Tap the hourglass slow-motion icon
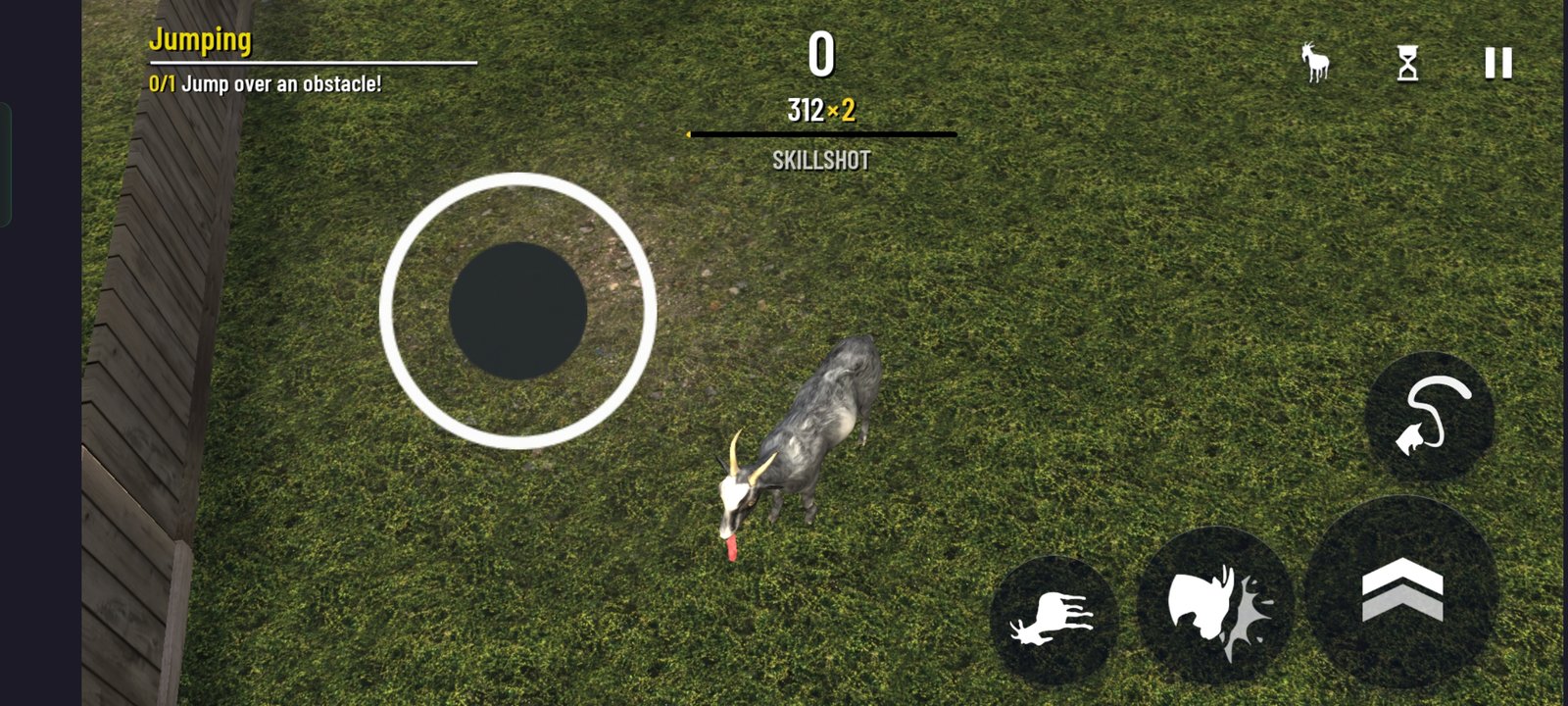1568x706 pixels. 1407,65
